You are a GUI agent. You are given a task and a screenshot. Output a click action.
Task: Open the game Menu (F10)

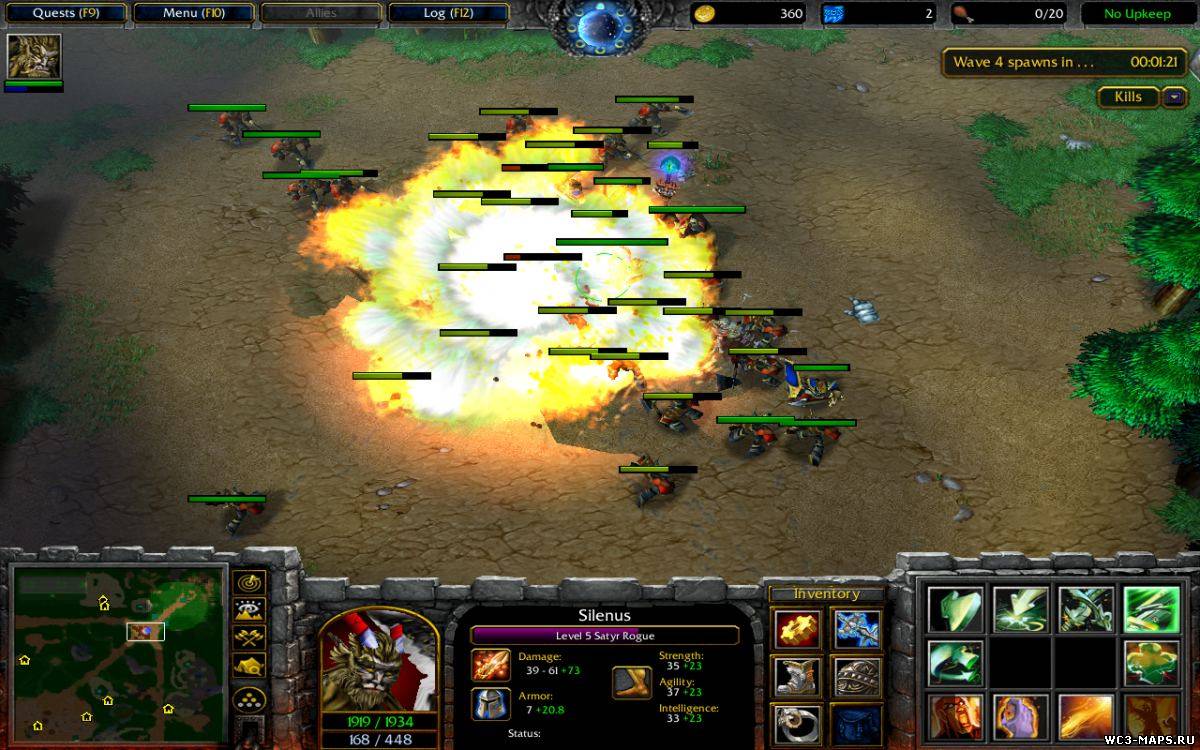pyautogui.click(x=194, y=13)
